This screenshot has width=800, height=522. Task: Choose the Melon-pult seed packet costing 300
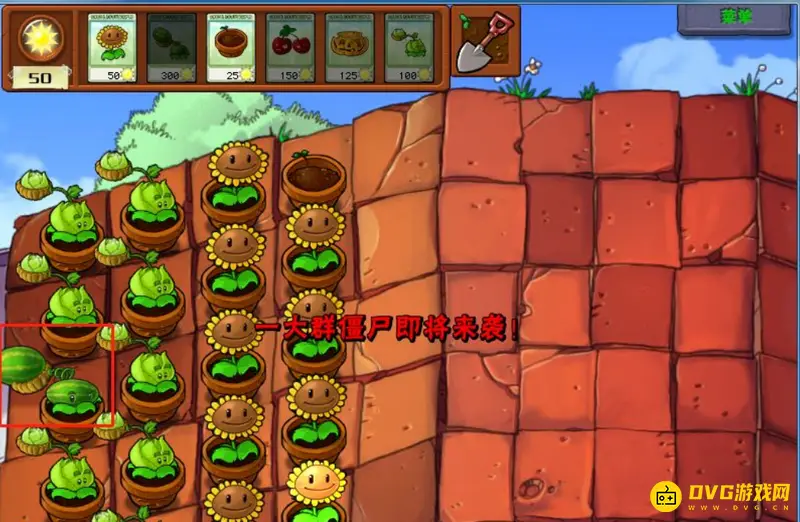tap(171, 47)
